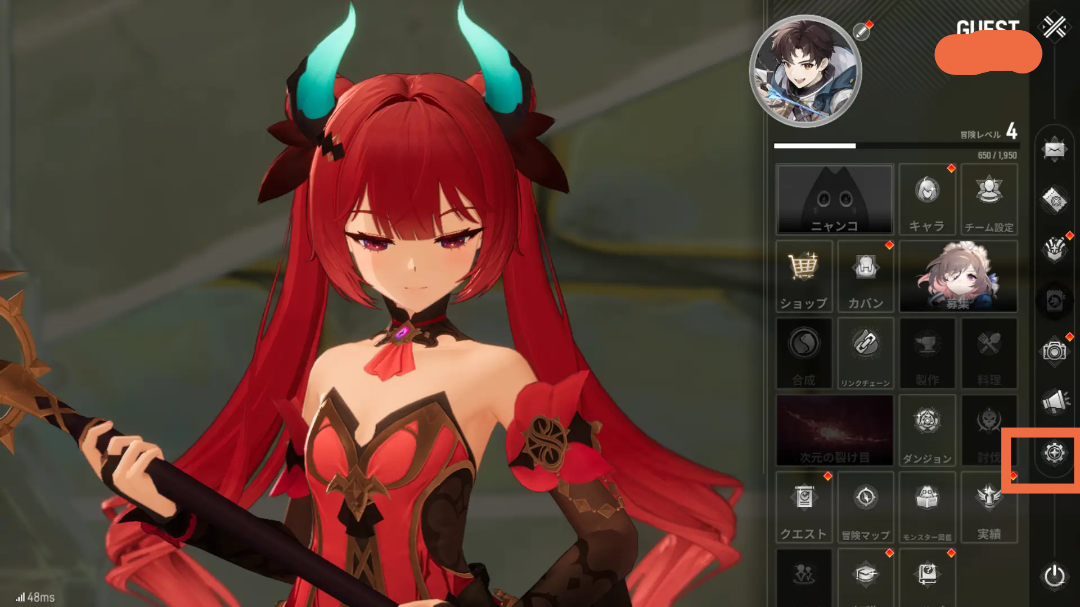Open the mail envelope icon

(1054, 150)
